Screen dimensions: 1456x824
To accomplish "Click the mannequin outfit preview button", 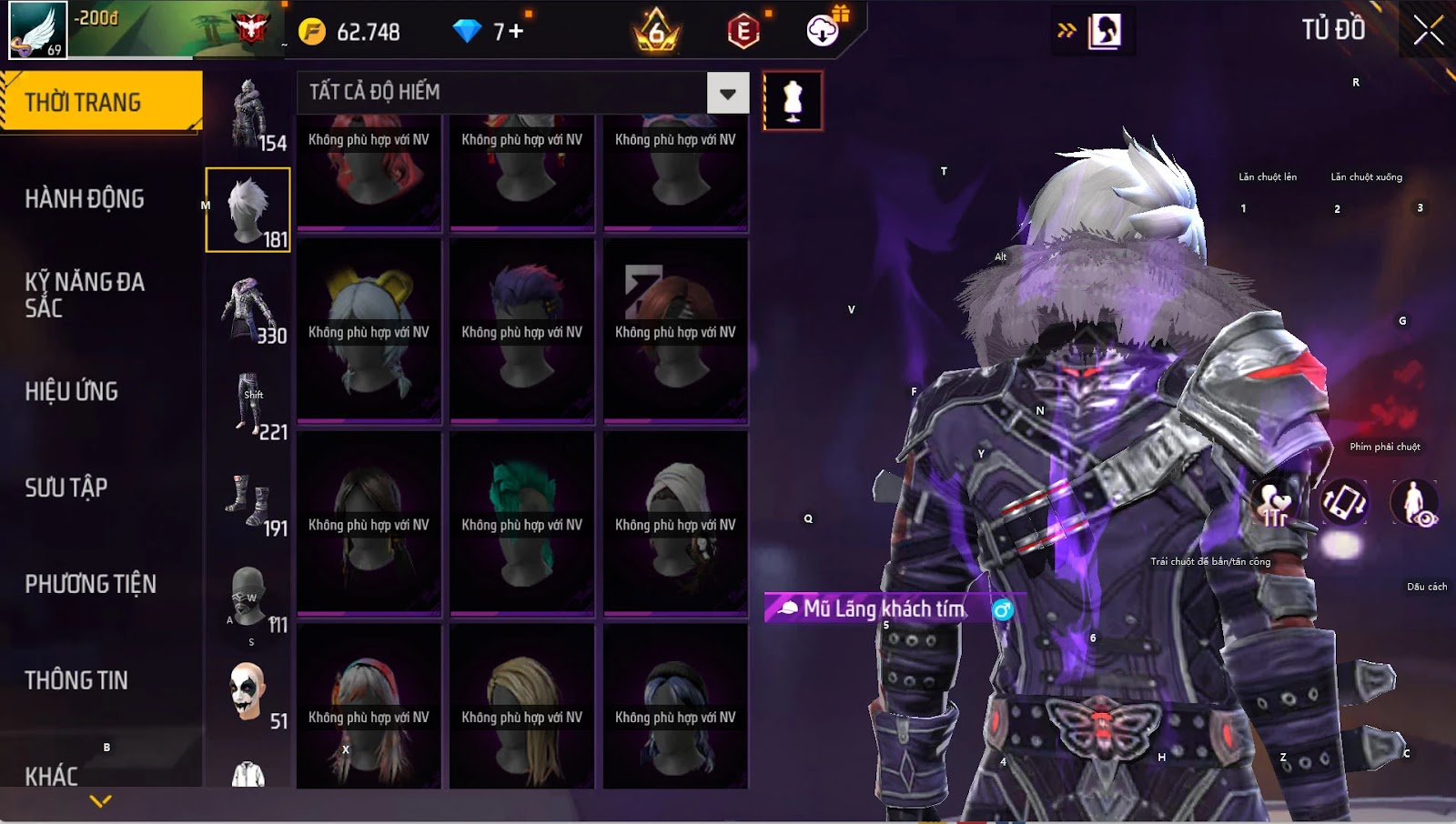I will [793, 101].
